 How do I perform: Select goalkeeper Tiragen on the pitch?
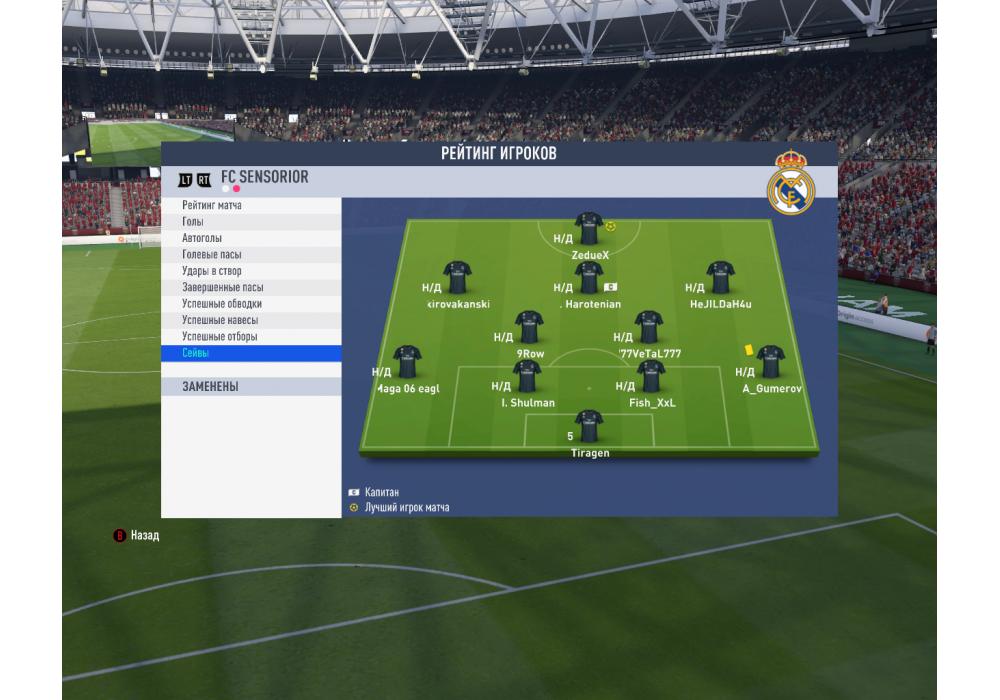[x=589, y=427]
